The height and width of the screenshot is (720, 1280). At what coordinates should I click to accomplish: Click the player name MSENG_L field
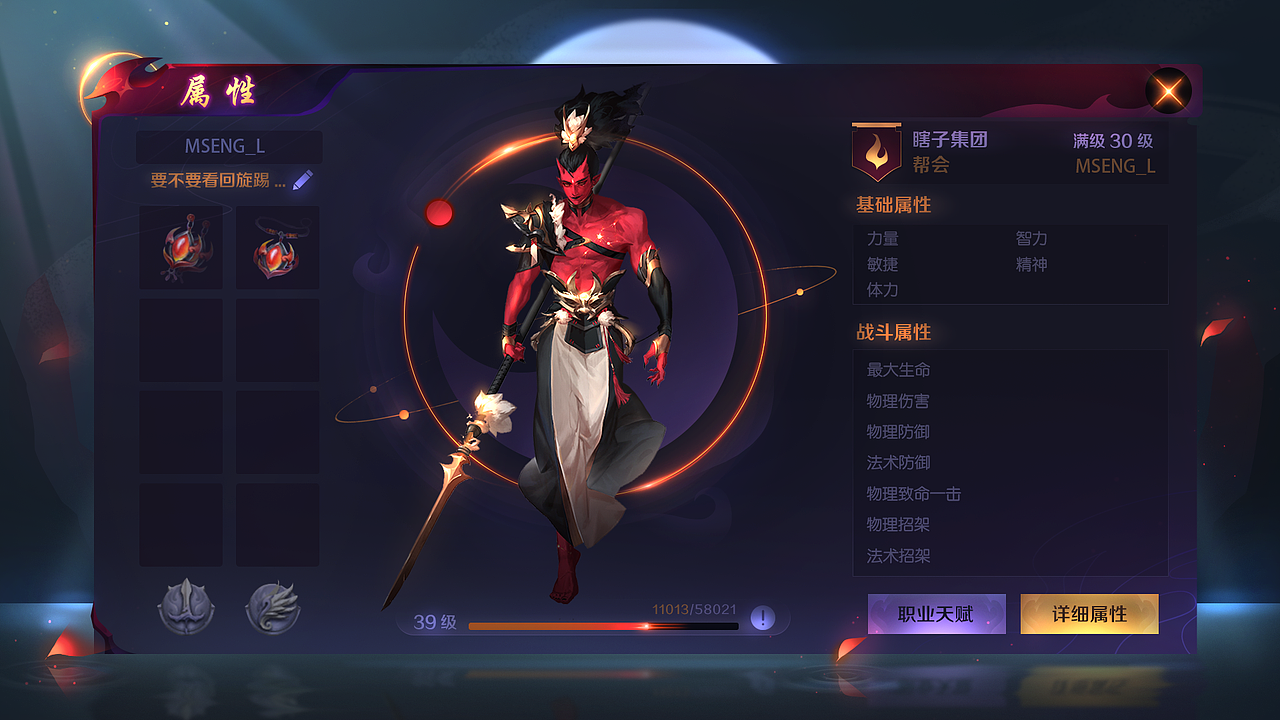pos(228,146)
